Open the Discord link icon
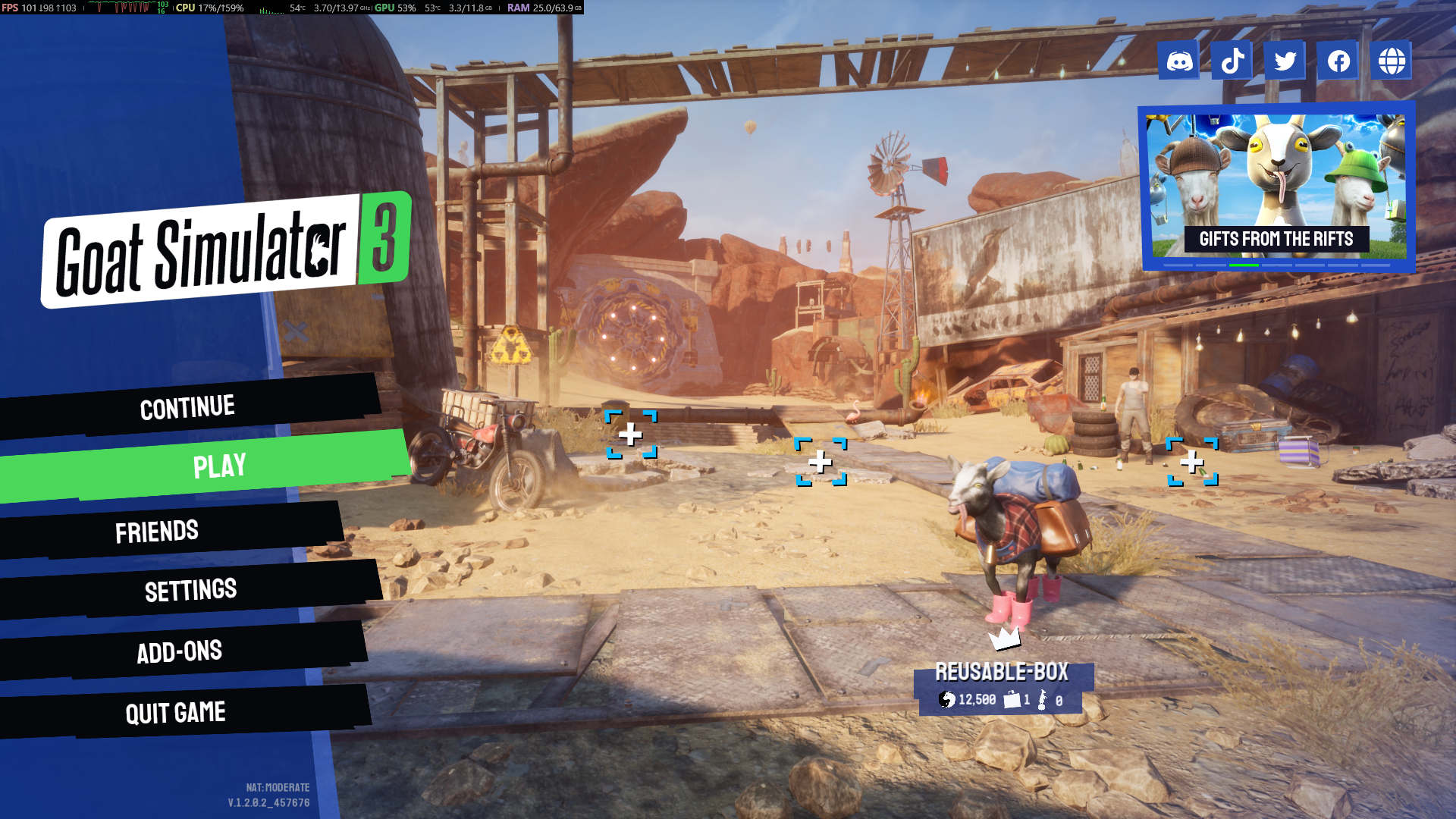This screenshot has height=819, width=1456. click(x=1179, y=61)
